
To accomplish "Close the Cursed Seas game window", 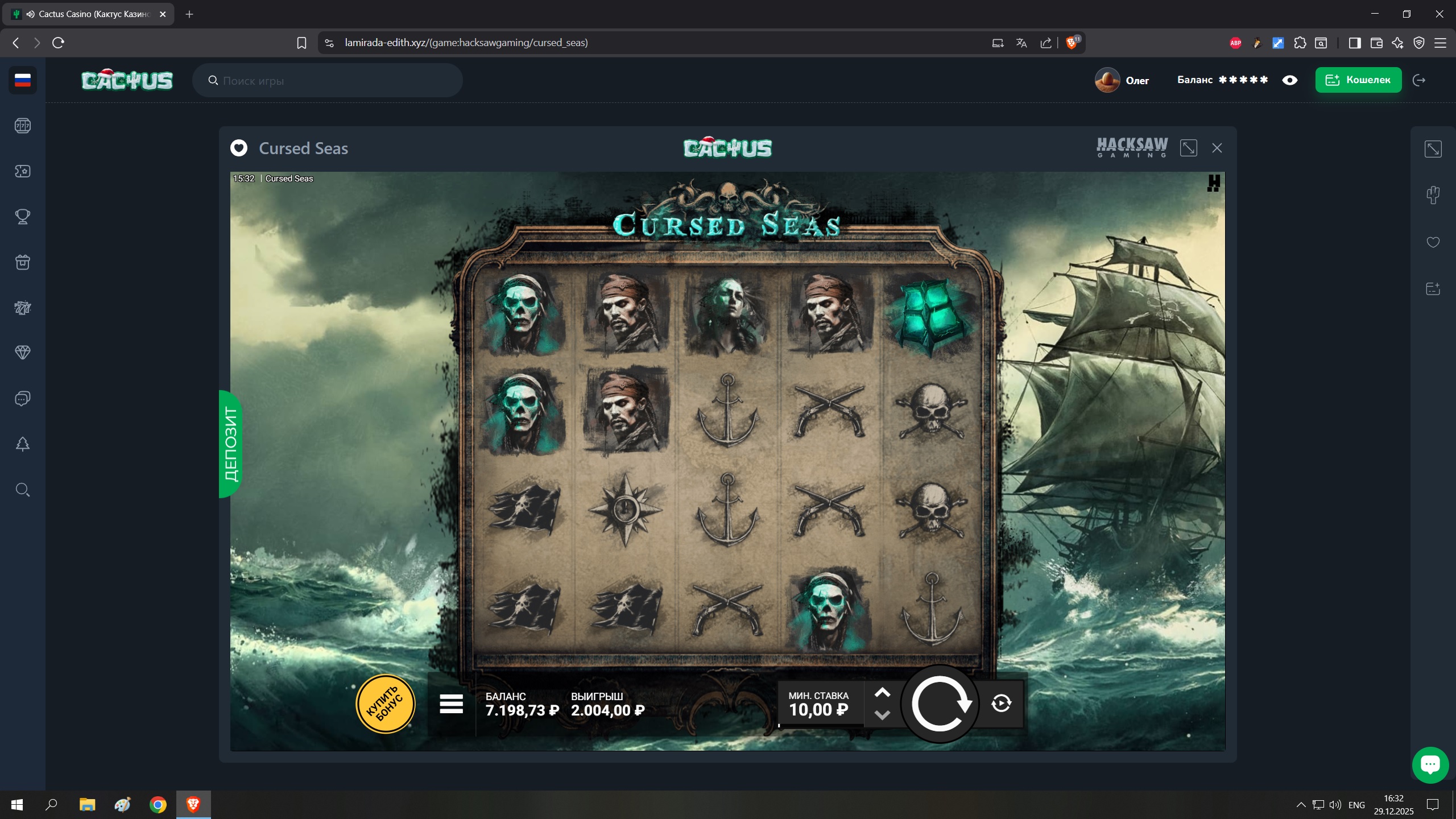I will tap(1217, 148).
